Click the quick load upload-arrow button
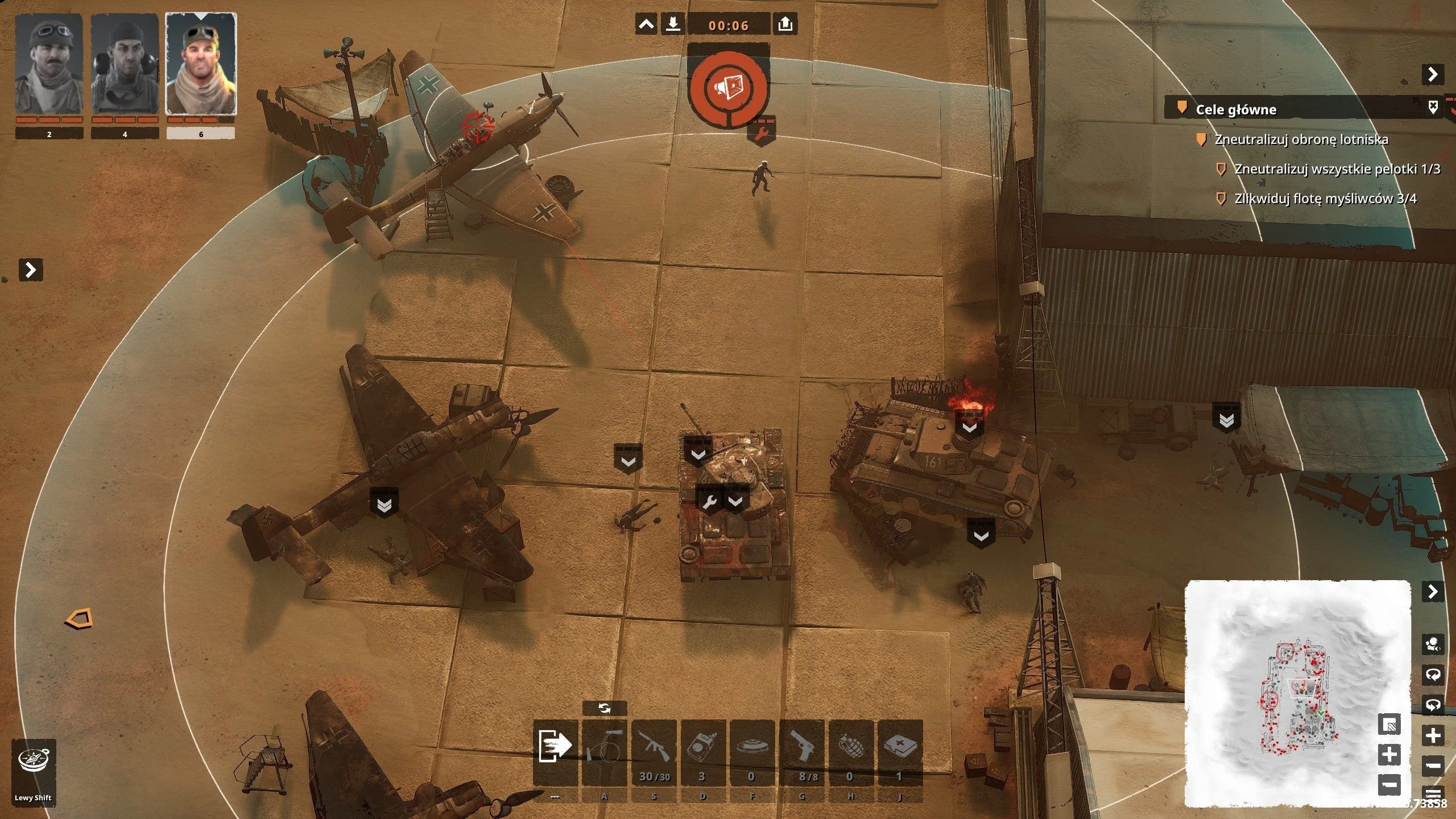The image size is (1456, 819). tap(785, 24)
